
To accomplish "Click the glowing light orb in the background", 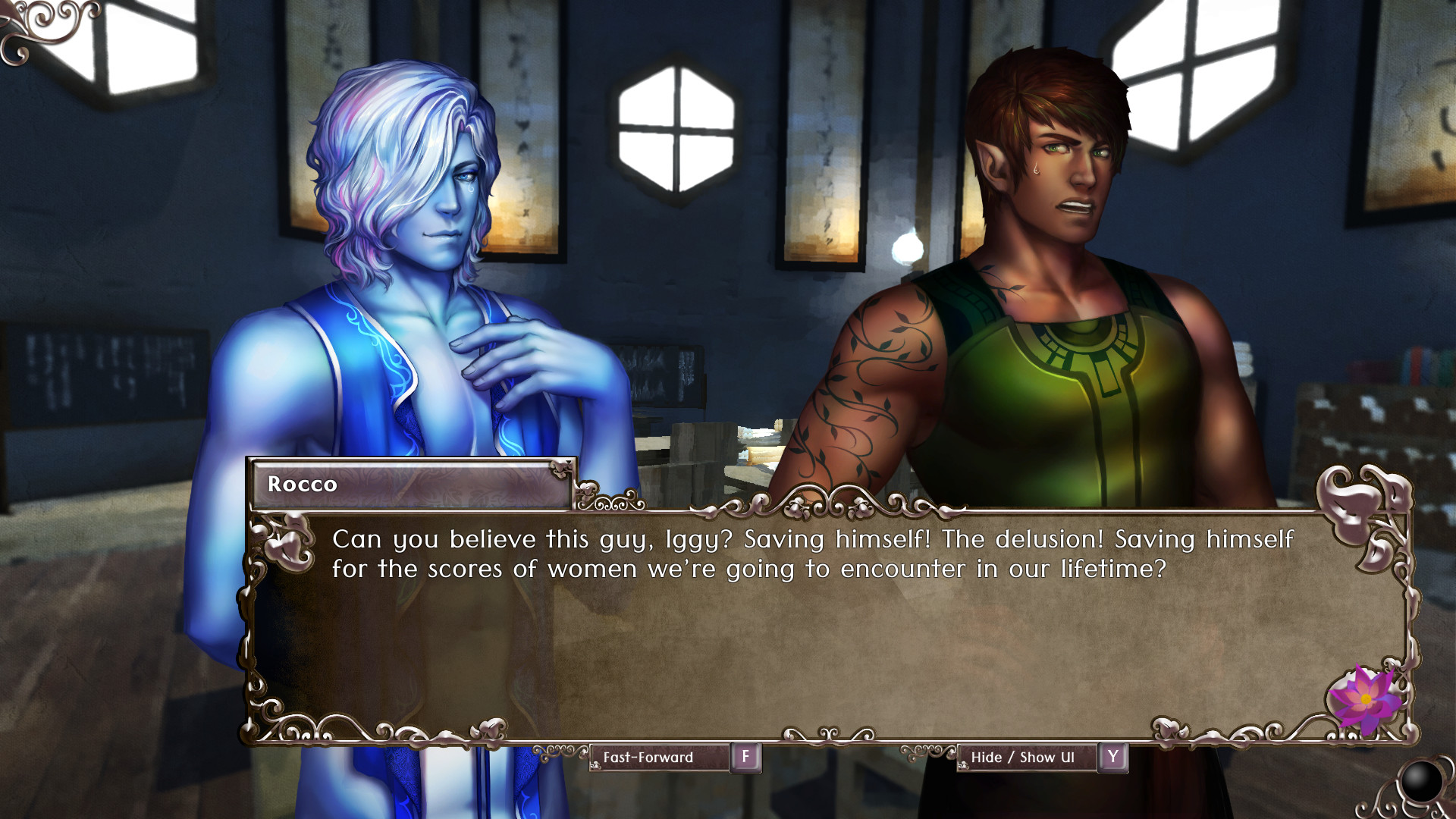I will pyautogui.click(x=908, y=249).
